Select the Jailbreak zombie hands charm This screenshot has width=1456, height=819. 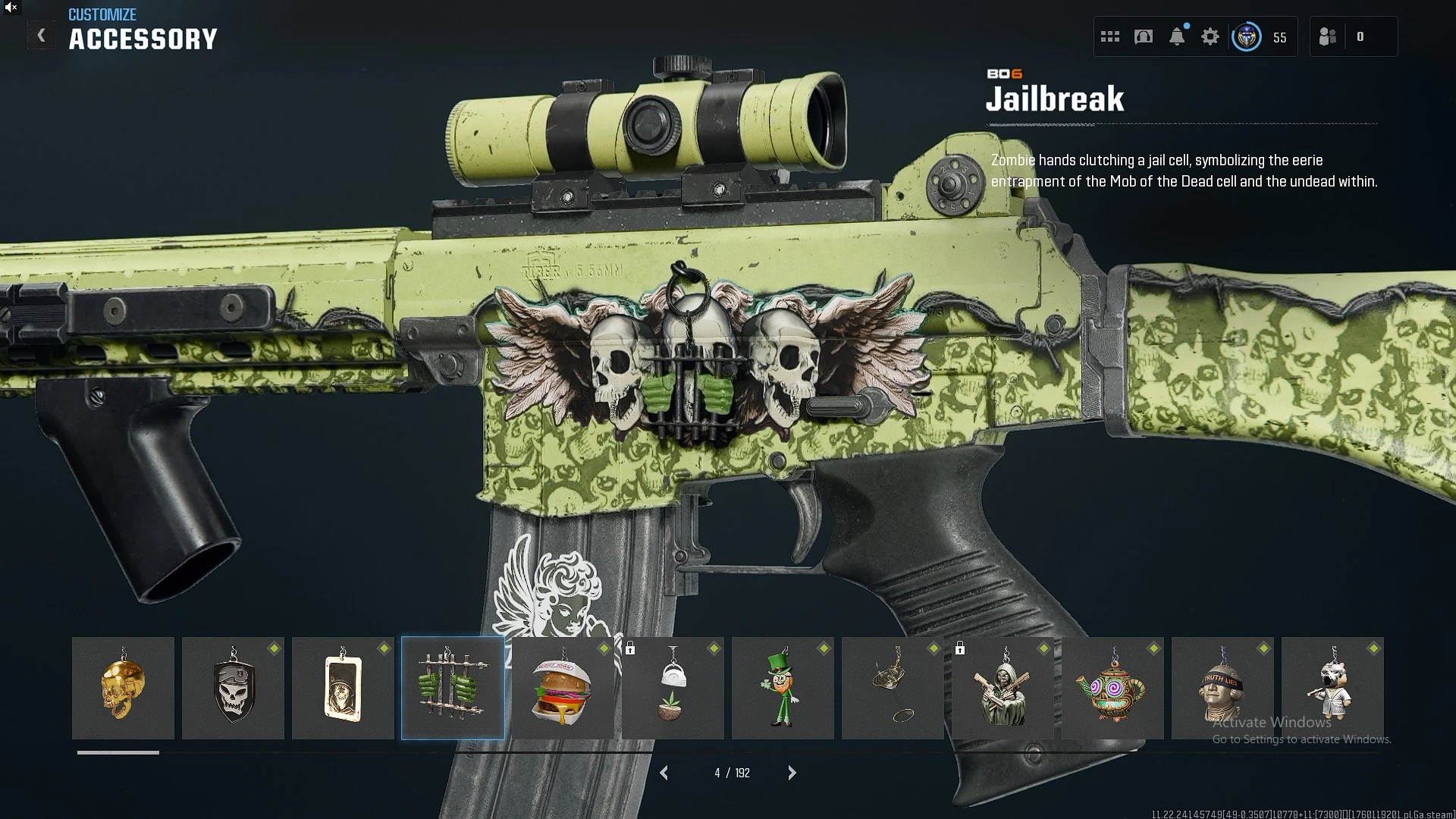(453, 688)
